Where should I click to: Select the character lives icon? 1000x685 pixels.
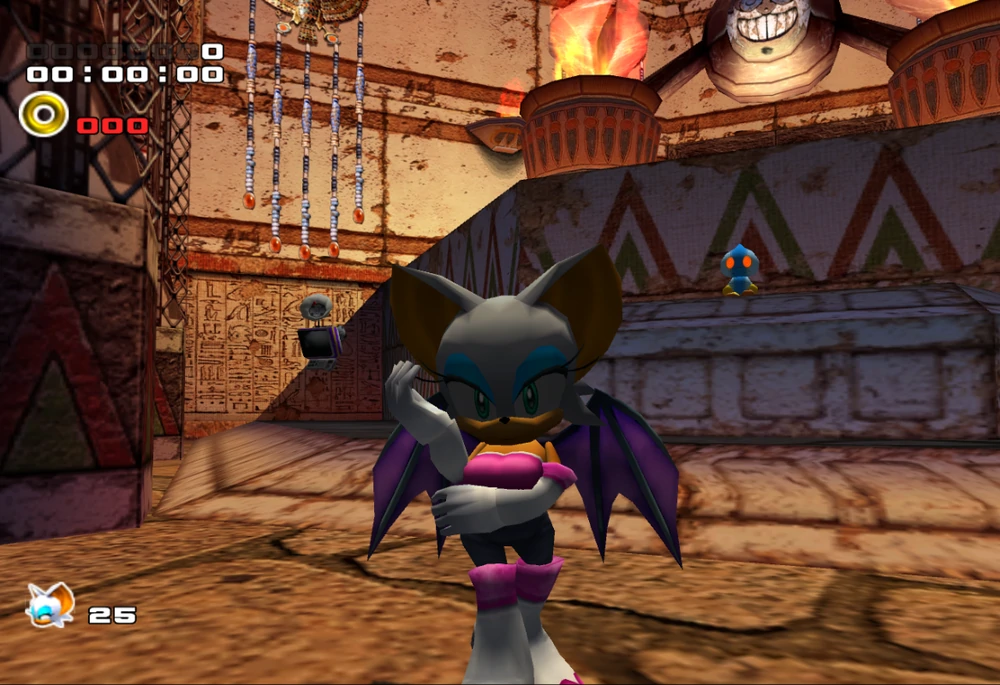(x=50, y=605)
